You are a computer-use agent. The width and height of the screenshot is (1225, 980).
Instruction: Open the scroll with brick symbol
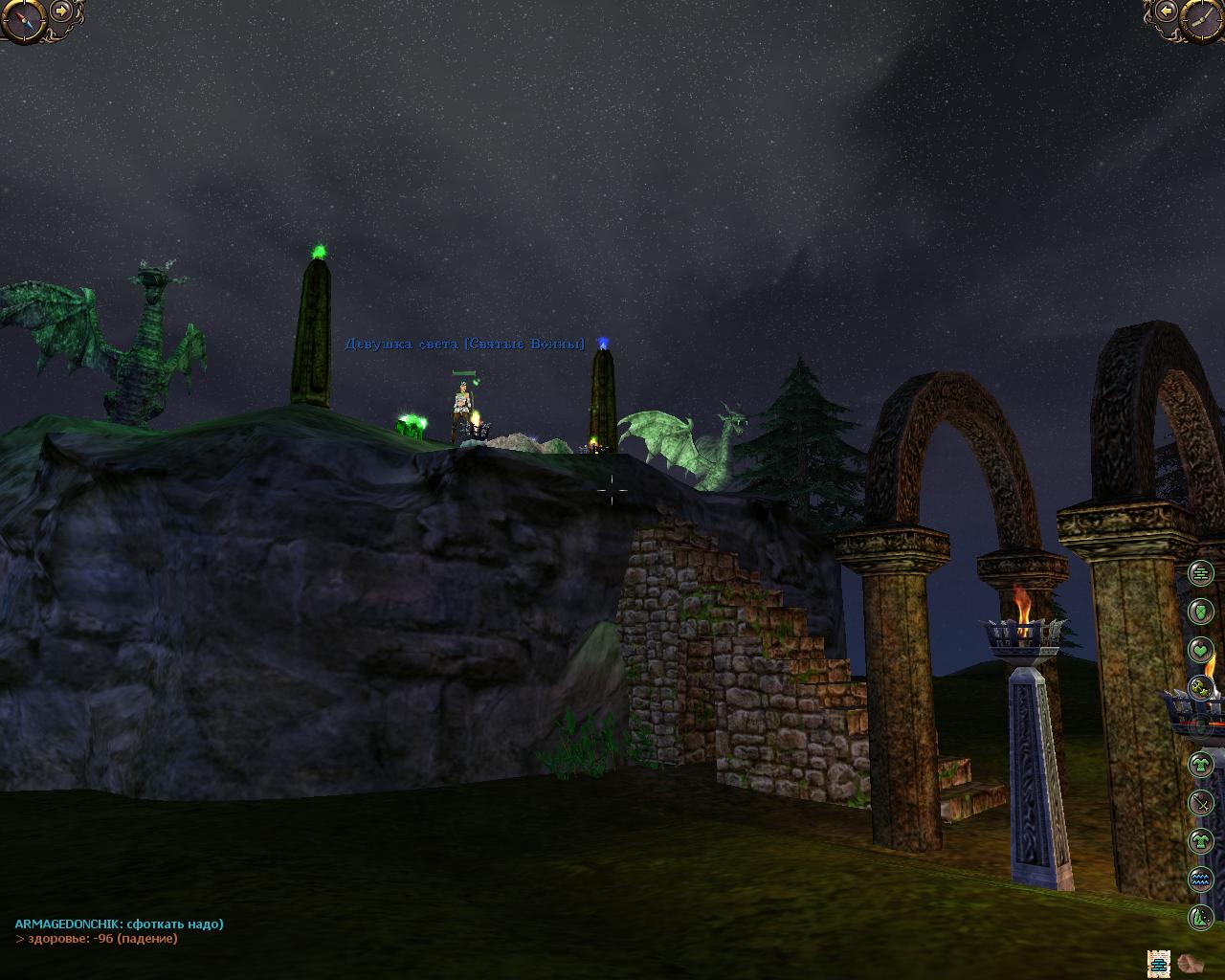tap(1160, 963)
